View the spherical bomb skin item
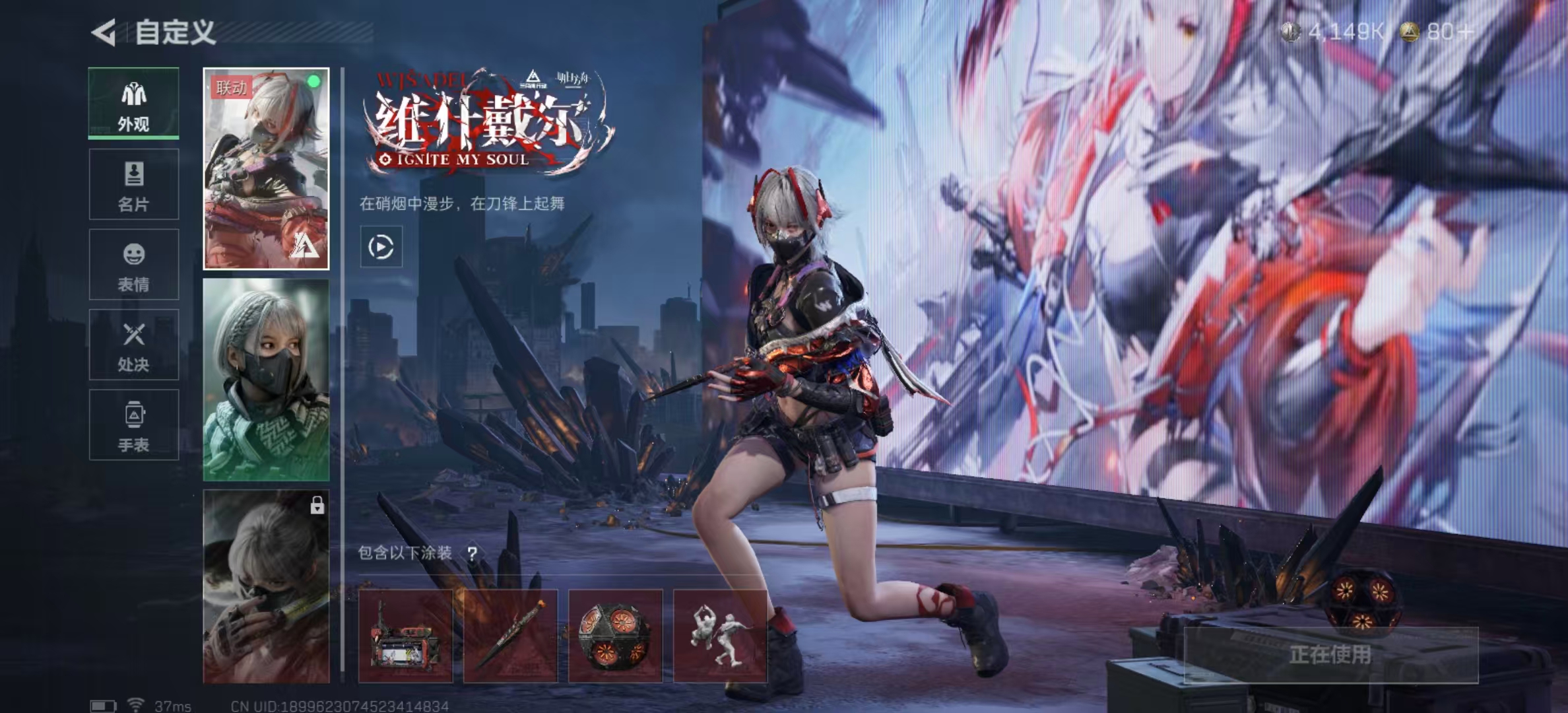 pos(615,636)
